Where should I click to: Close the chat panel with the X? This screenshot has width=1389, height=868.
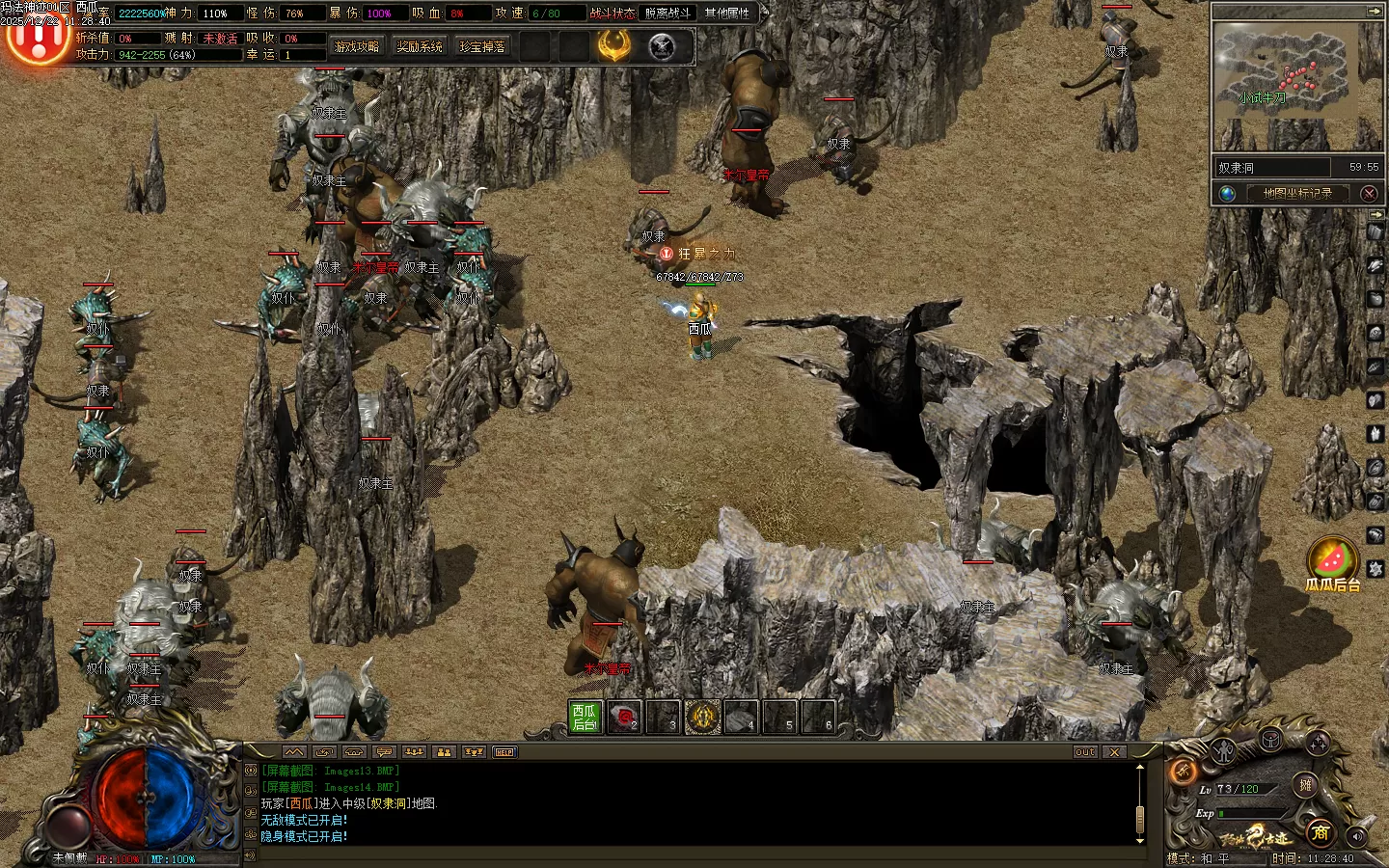coord(1114,752)
